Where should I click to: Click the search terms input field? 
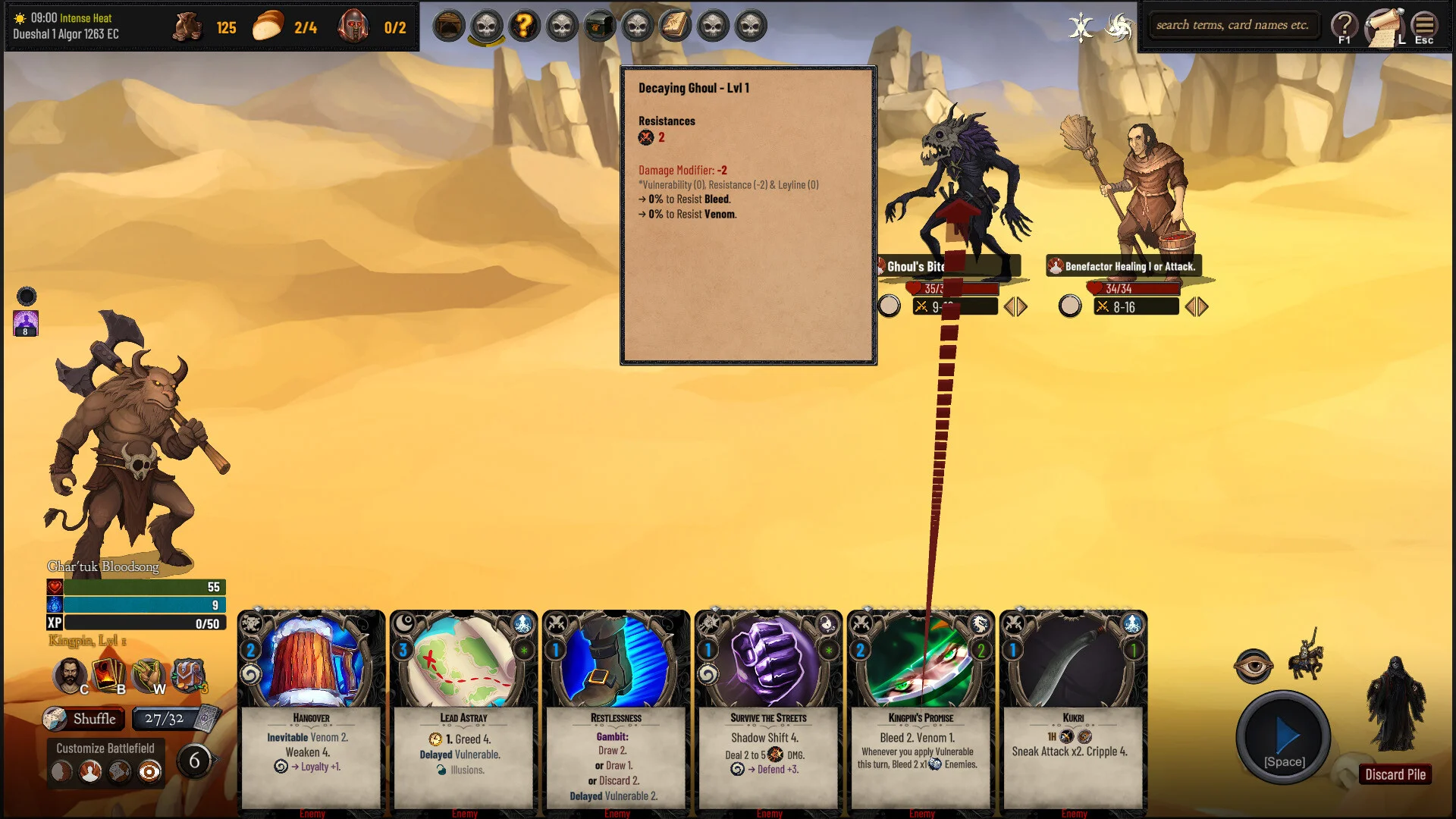1232,25
